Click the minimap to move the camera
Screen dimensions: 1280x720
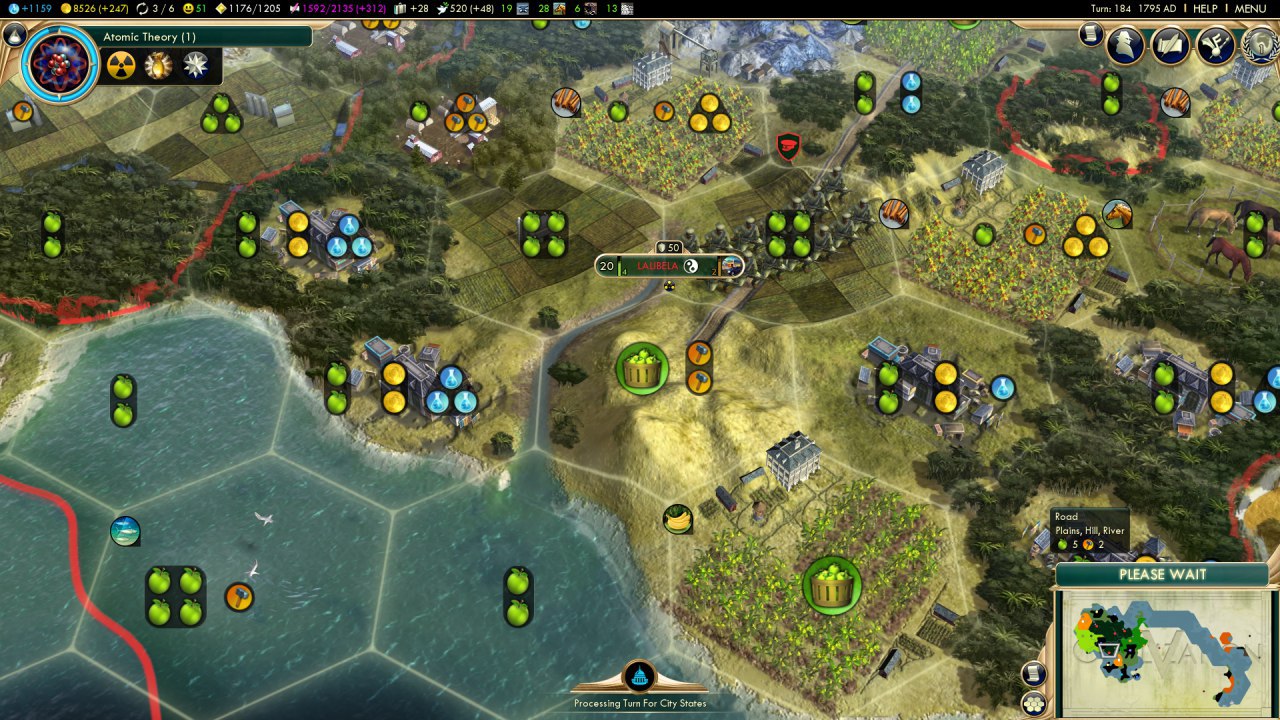tap(1160, 652)
